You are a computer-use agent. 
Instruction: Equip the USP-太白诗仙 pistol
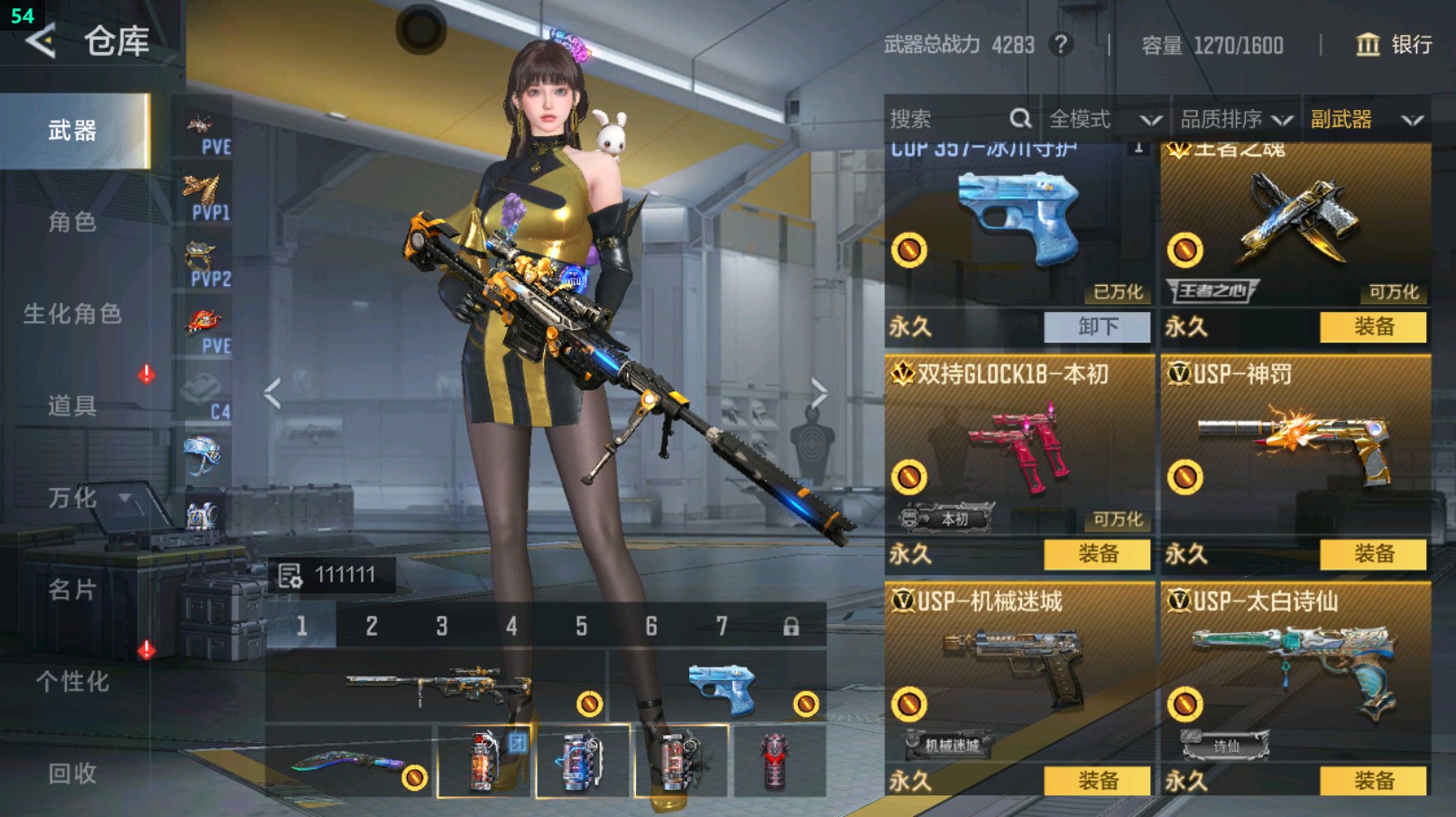click(x=1373, y=780)
